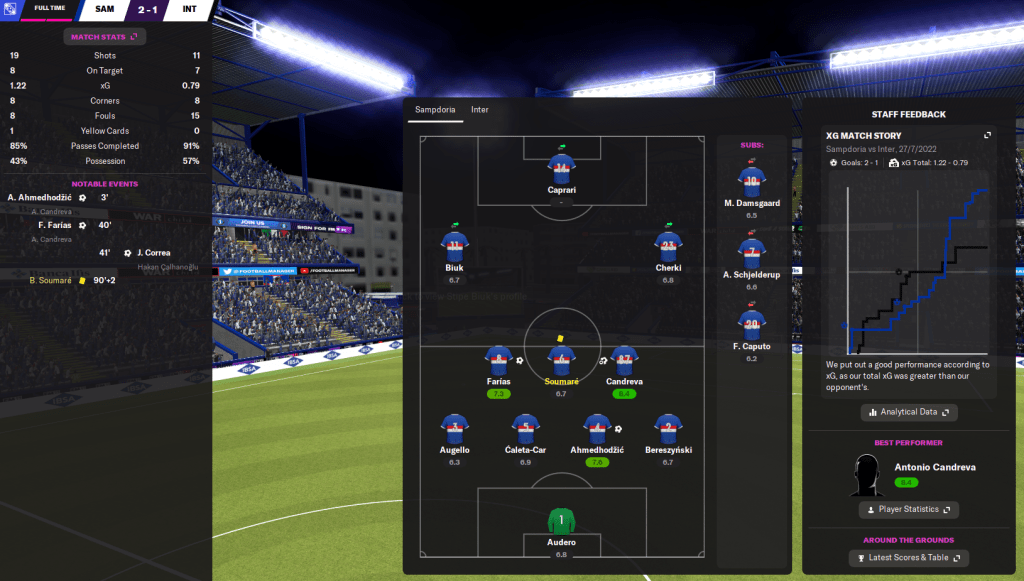
Task: Select striker Caprari's shirt
Action: 561,167
